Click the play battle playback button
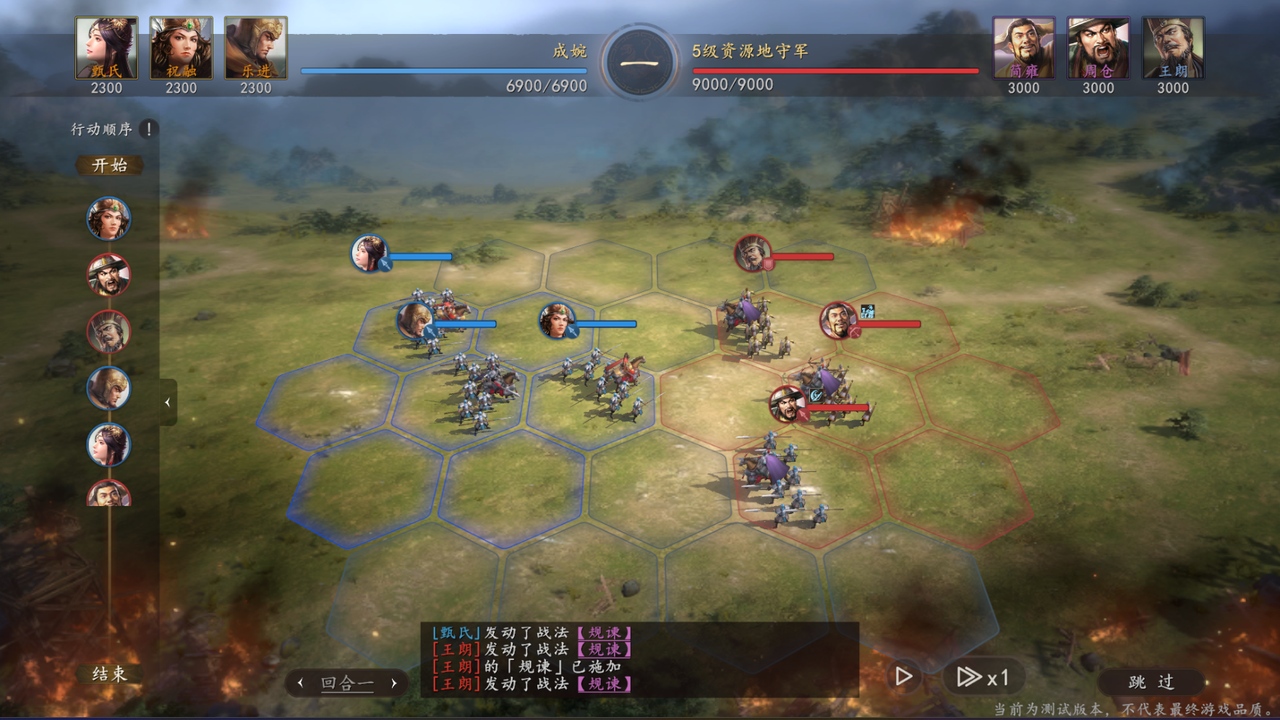Screen dimensions: 1280x720 point(903,677)
